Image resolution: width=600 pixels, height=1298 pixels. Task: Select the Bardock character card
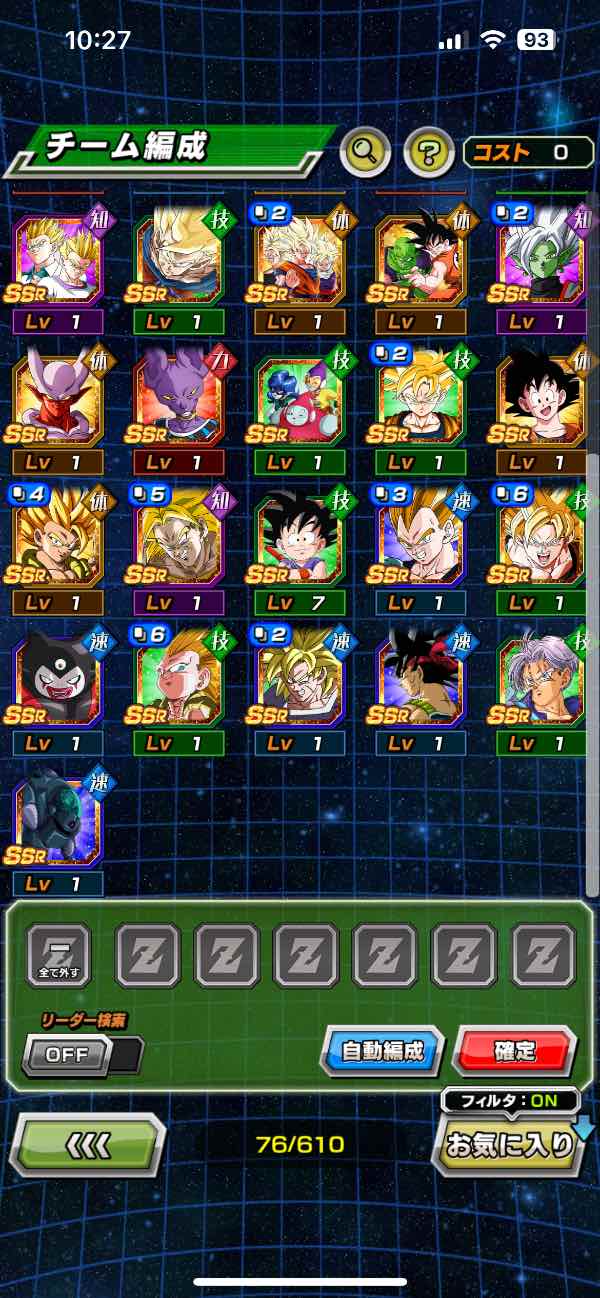point(421,683)
